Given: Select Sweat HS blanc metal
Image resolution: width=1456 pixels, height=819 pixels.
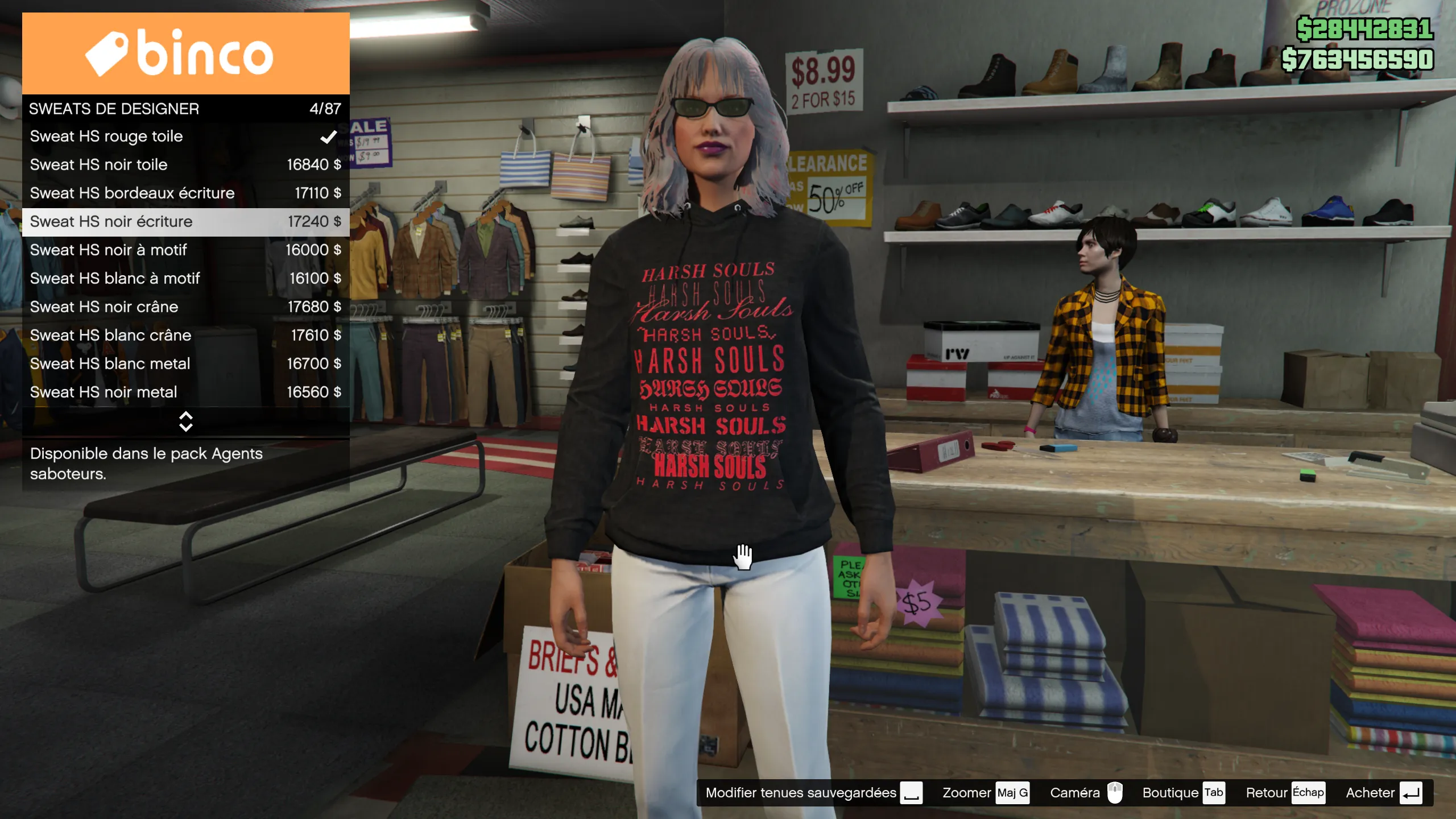Looking at the screenshot, I should coord(185,364).
